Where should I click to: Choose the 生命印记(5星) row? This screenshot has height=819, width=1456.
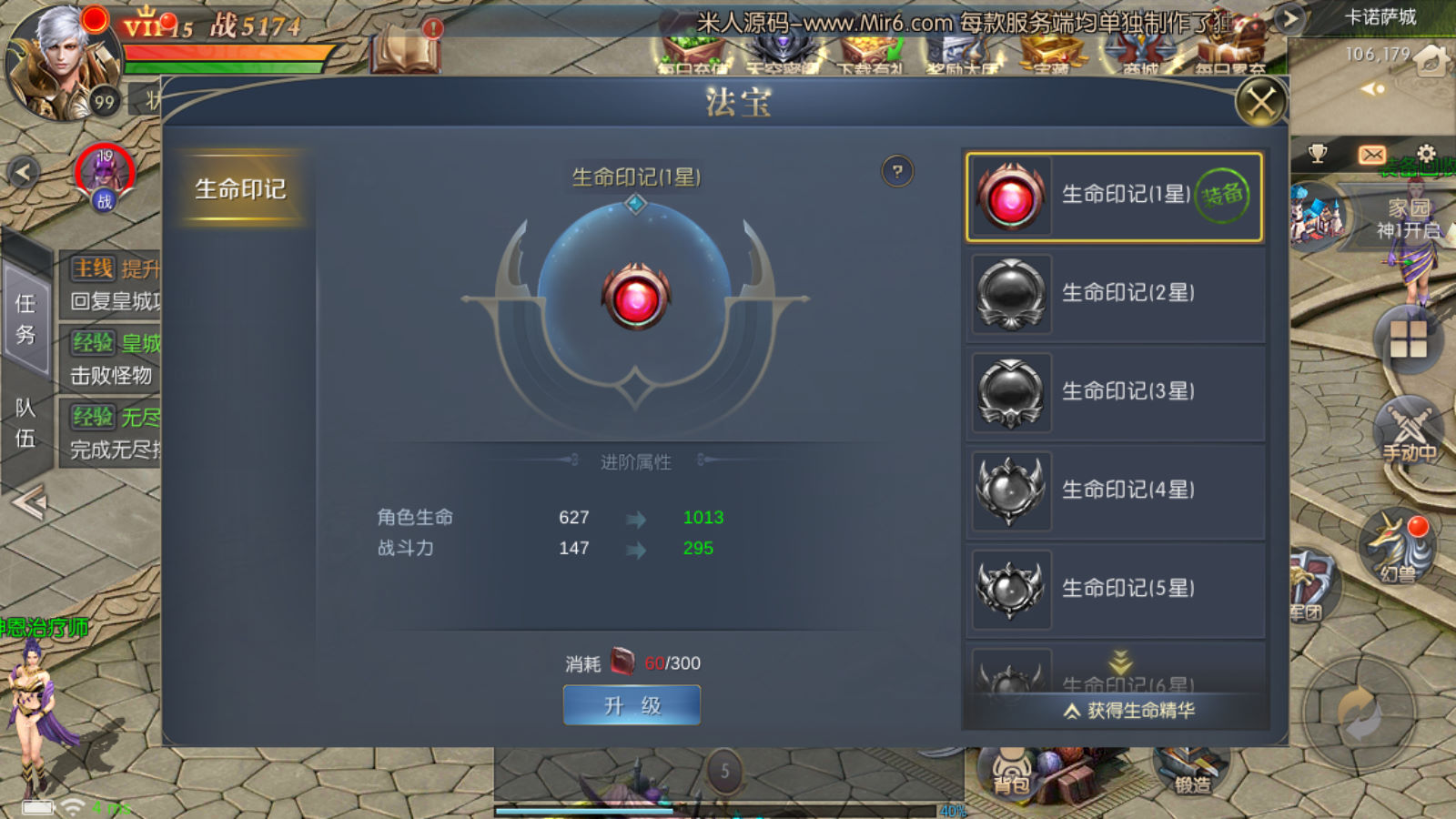[x=1114, y=590]
